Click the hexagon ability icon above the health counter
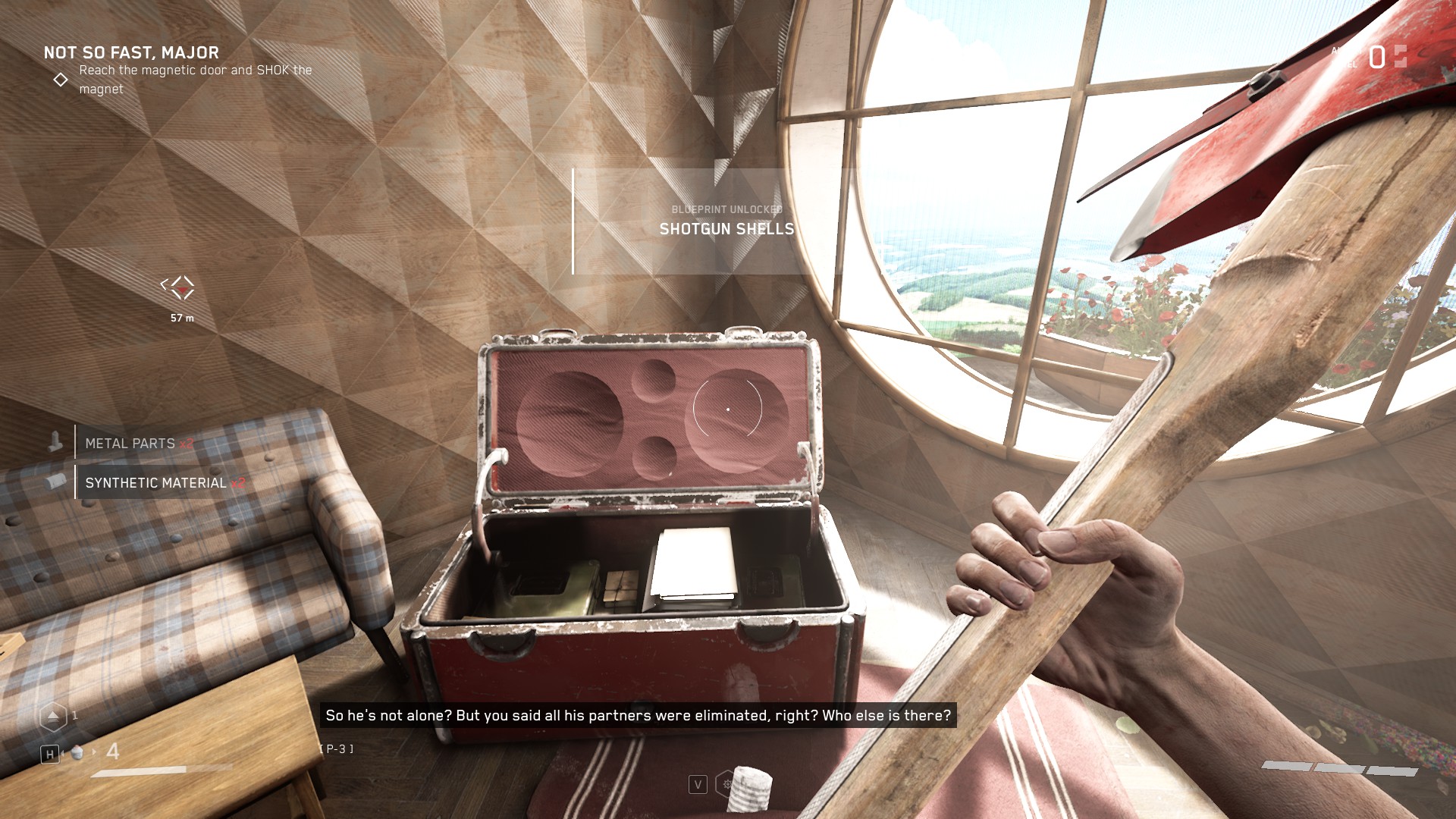Screen dimensions: 1456x819 click(x=53, y=716)
